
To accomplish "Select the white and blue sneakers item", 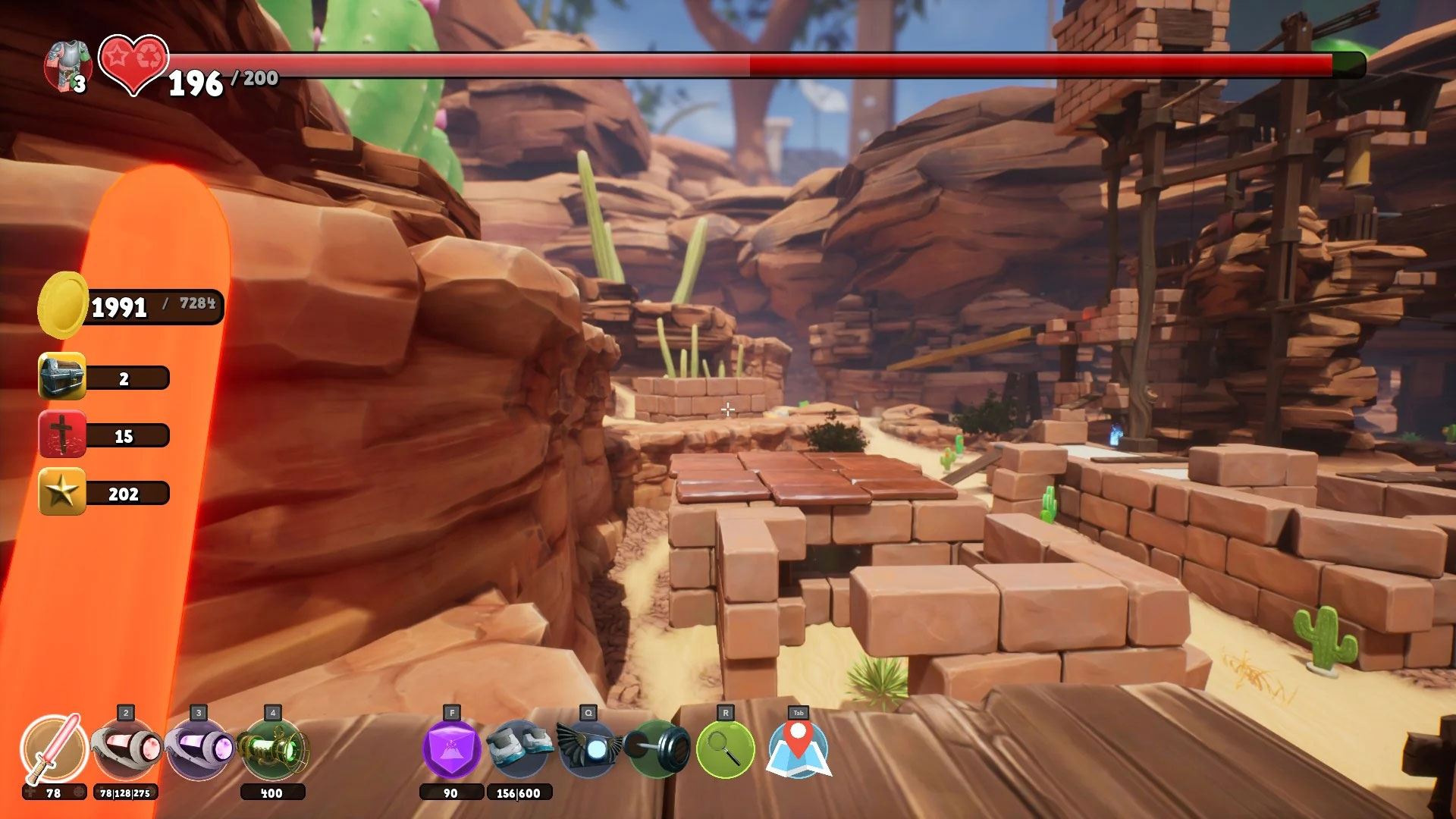I will pos(519,749).
